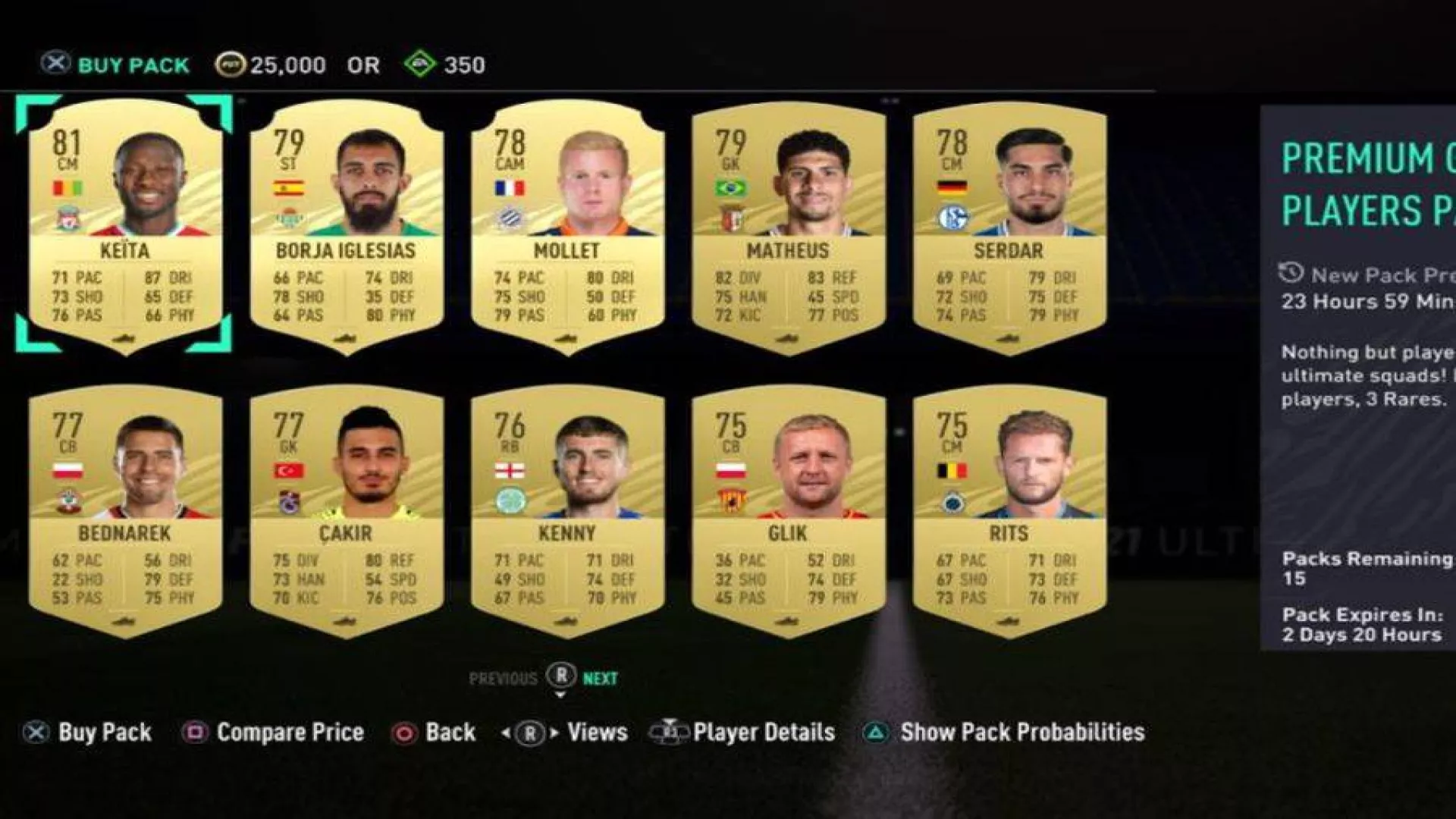
Task: Go to the Next page of cards
Action: coord(600,679)
